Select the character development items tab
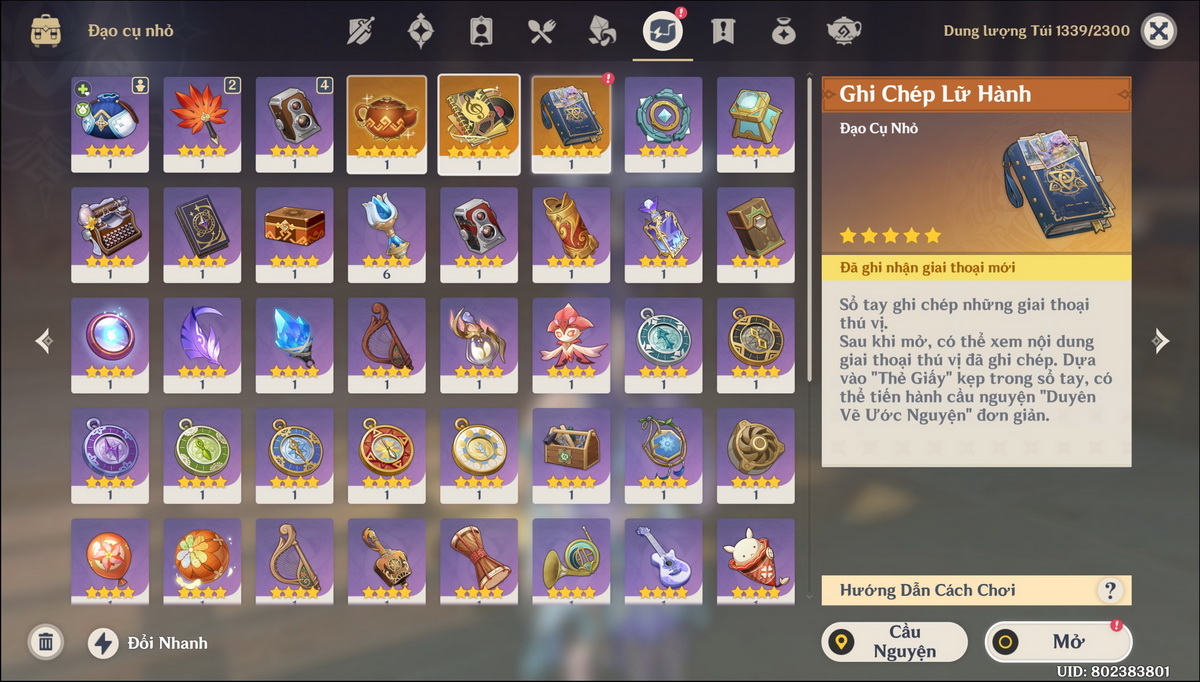Image resolution: width=1200 pixels, height=682 pixels. (481, 31)
